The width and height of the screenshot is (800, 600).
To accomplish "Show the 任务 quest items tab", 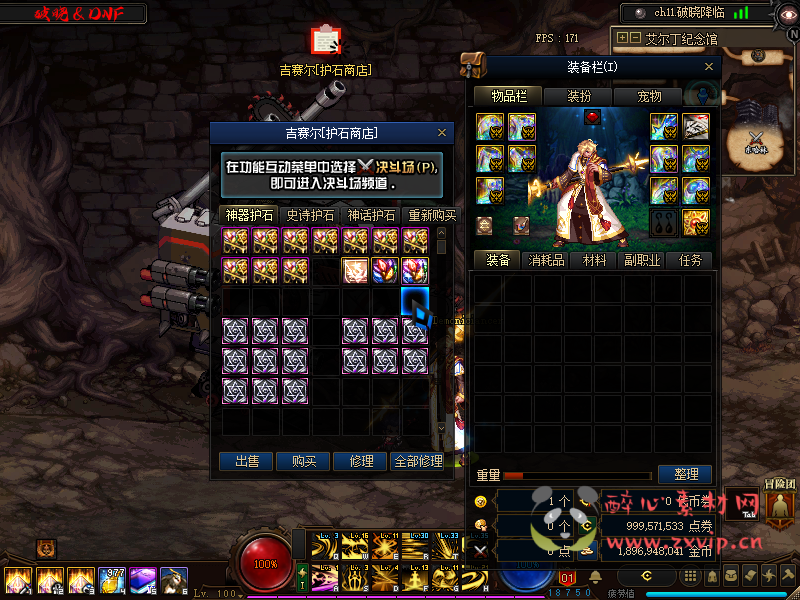I will (x=690, y=260).
